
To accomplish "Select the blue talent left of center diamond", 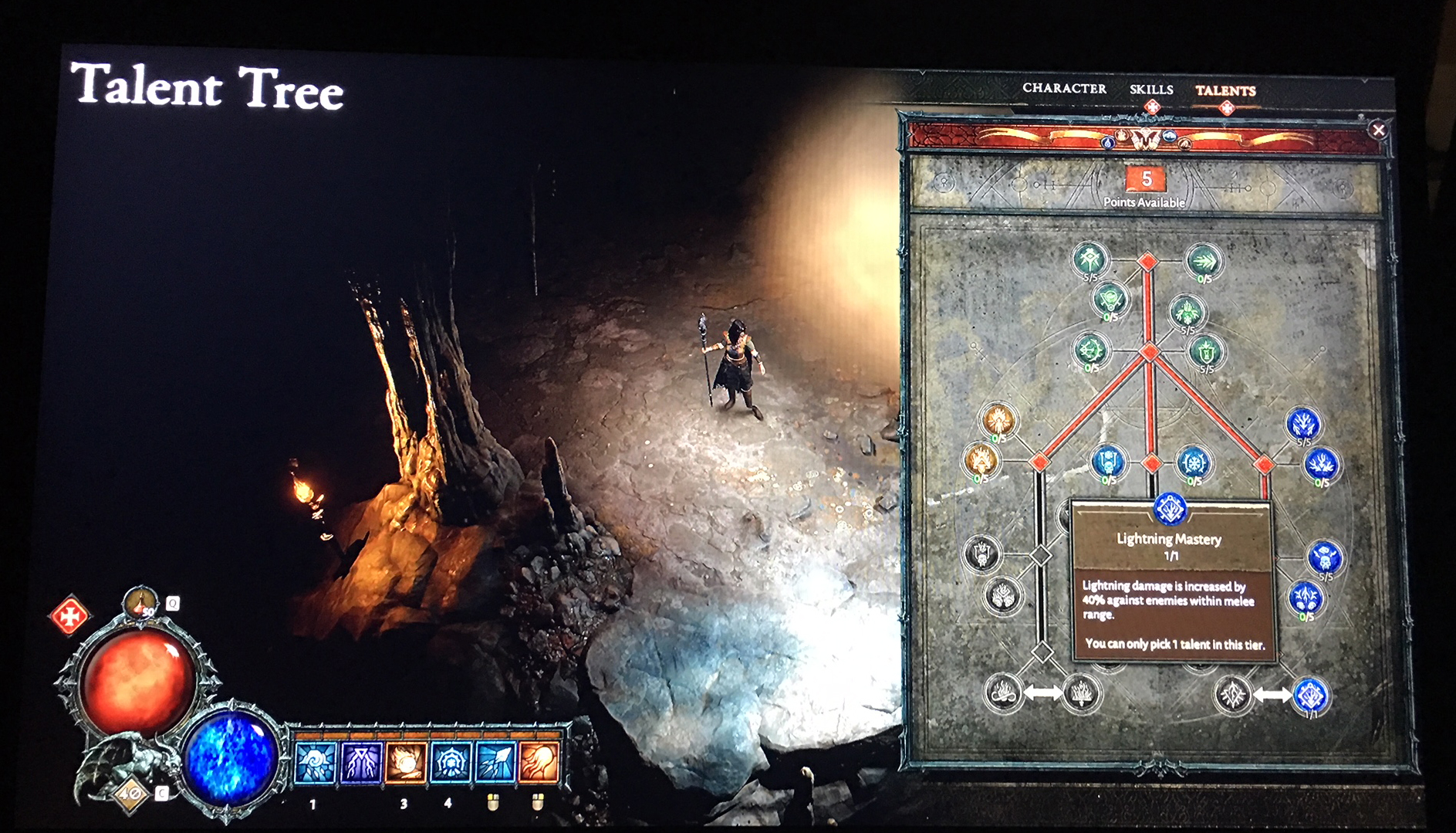I will pos(1109,462).
